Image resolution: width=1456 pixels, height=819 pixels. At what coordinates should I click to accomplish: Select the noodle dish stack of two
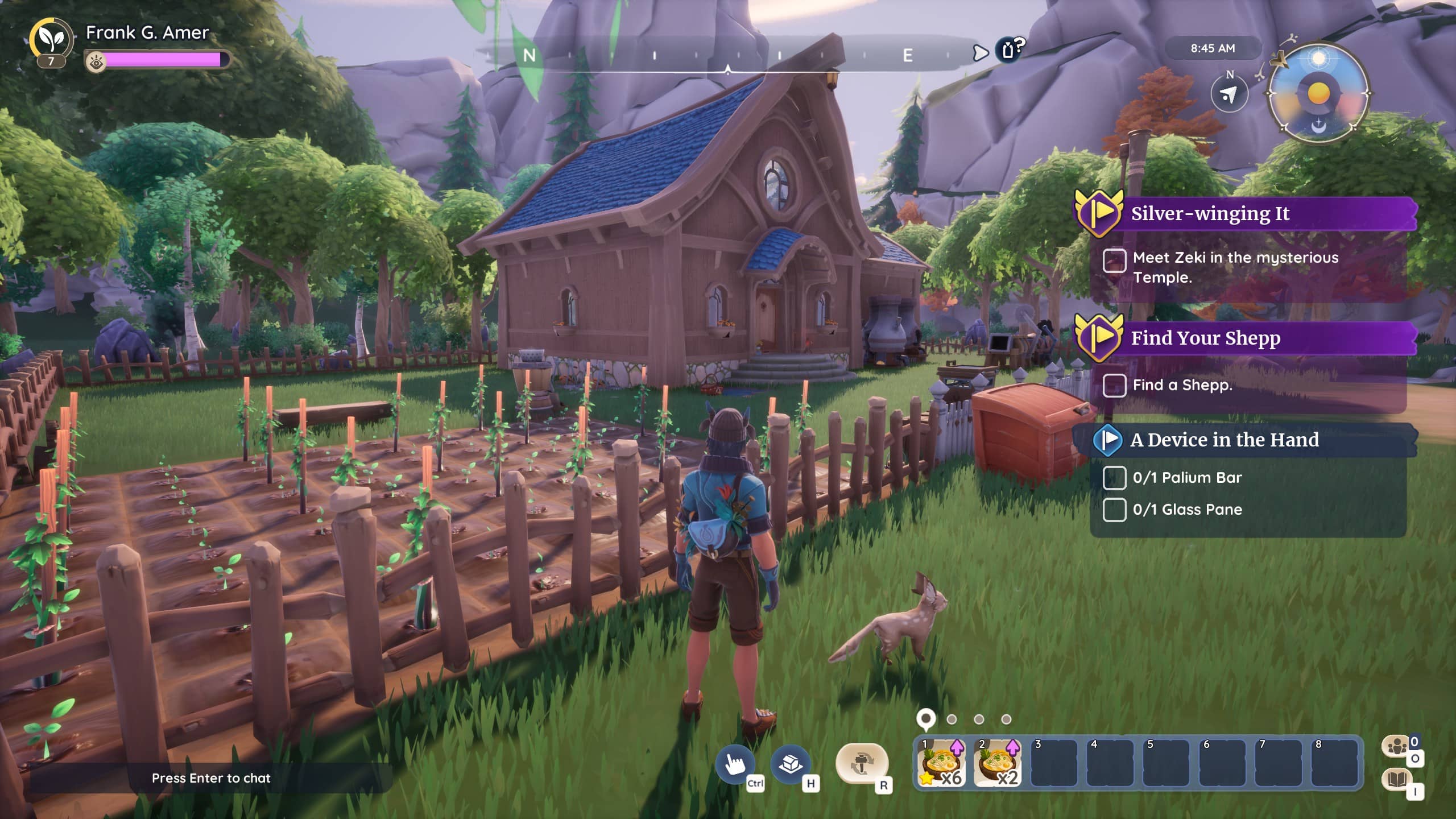click(998, 763)
